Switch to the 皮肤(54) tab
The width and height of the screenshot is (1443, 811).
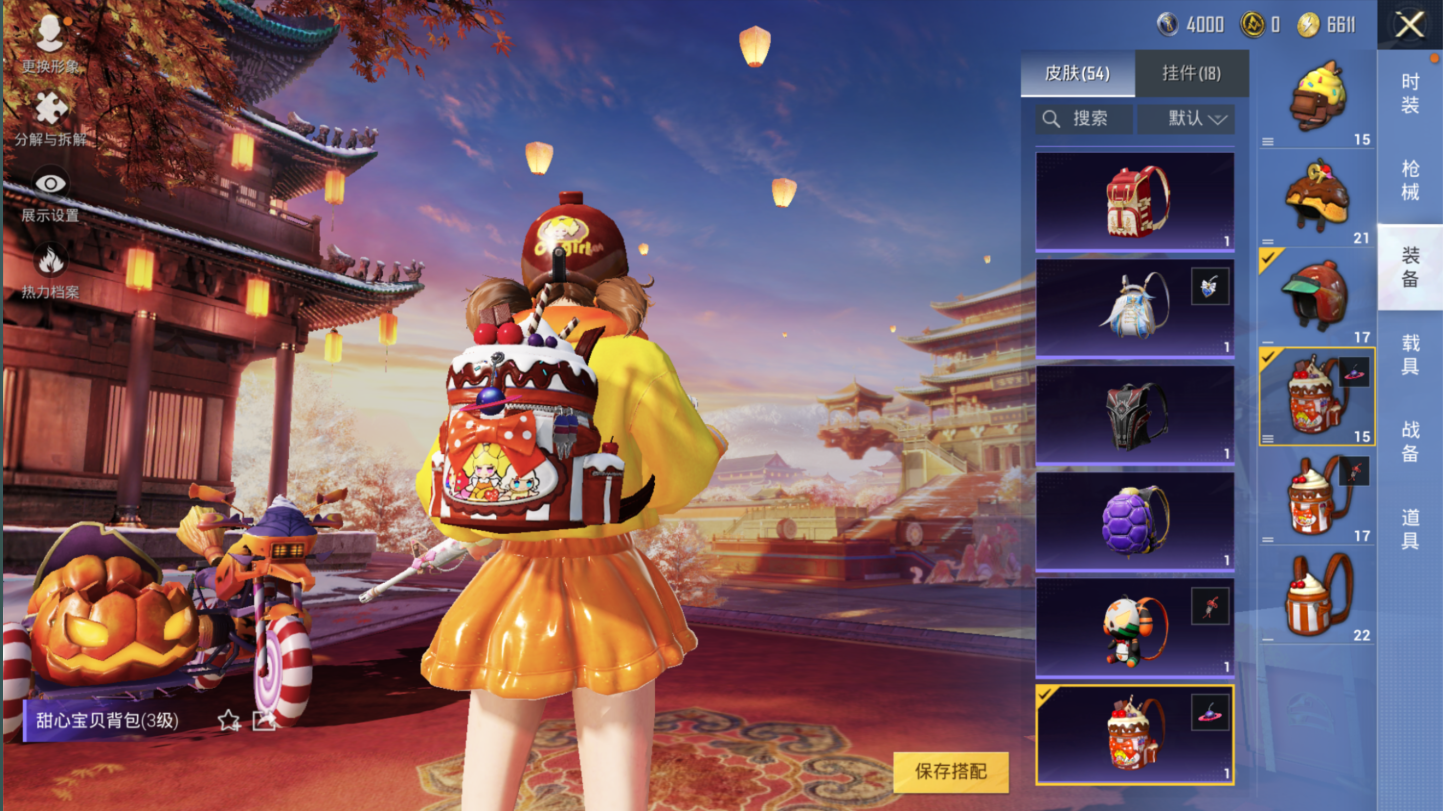click(1077, 73)
